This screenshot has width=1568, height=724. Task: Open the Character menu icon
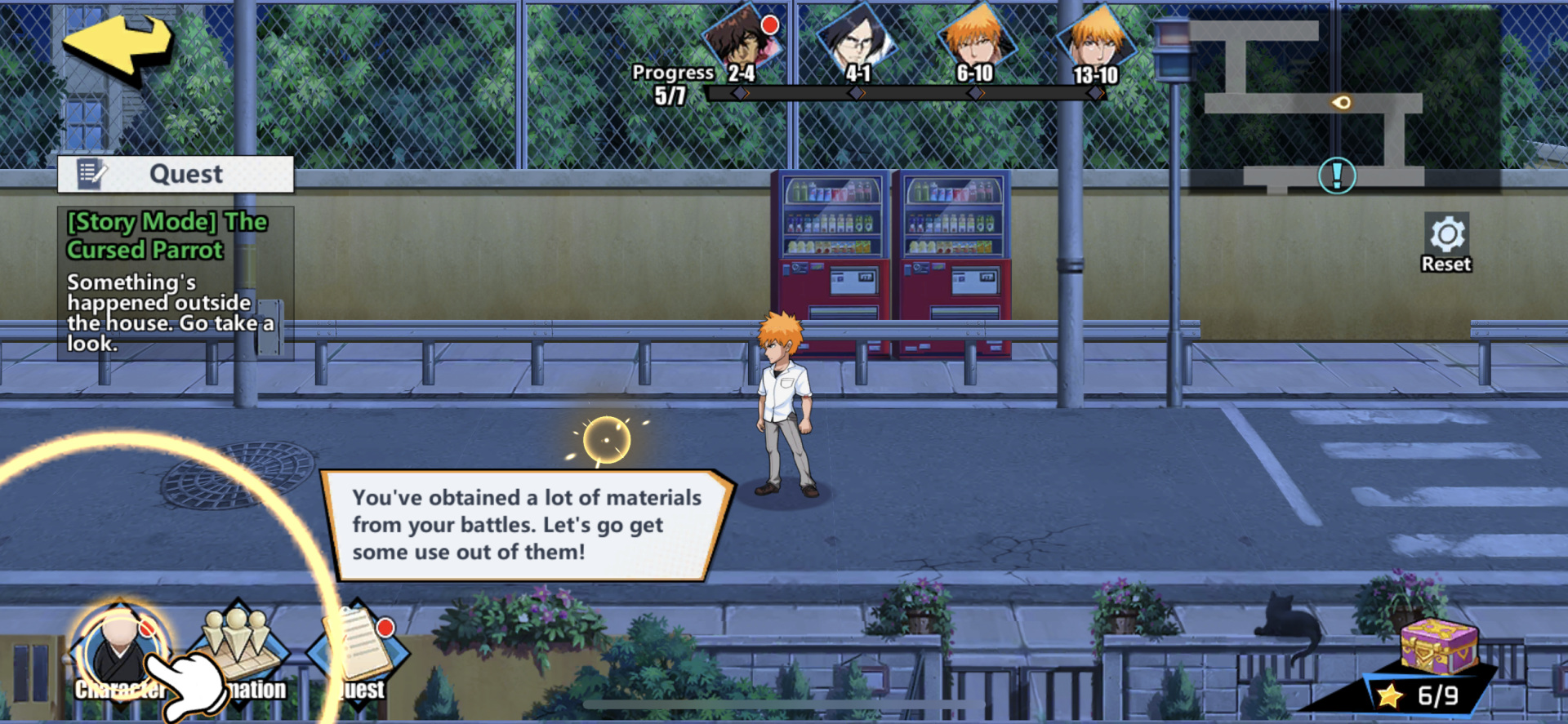[120, 653]
